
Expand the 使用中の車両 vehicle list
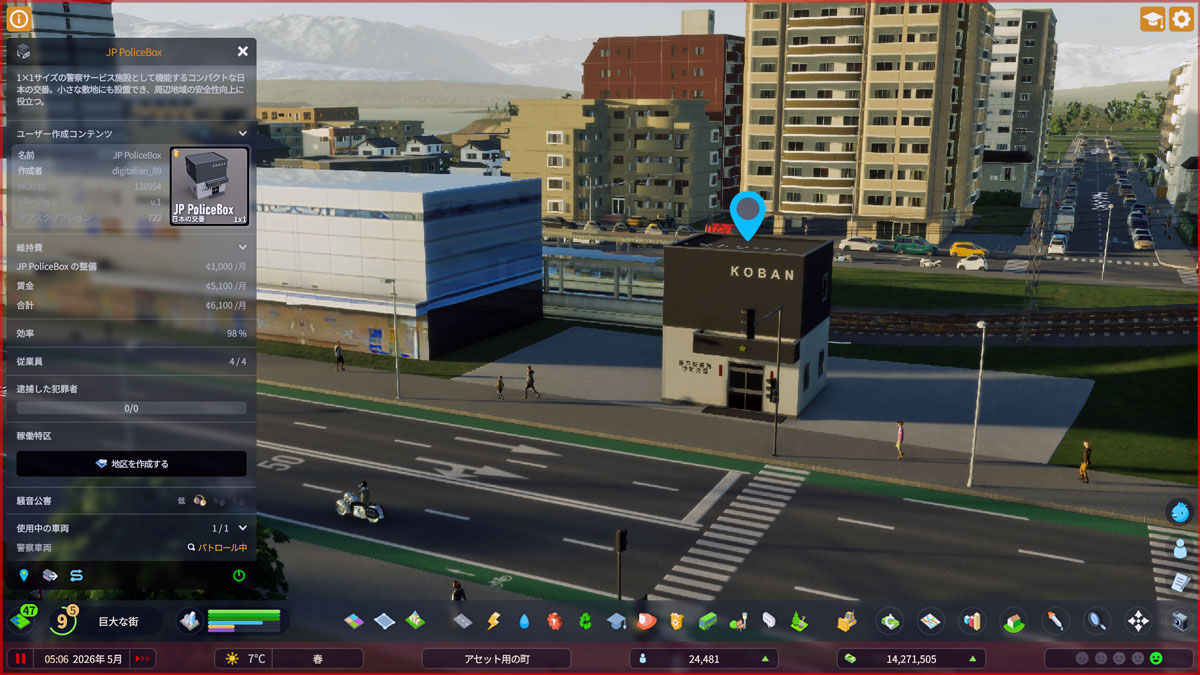[242, 528]
